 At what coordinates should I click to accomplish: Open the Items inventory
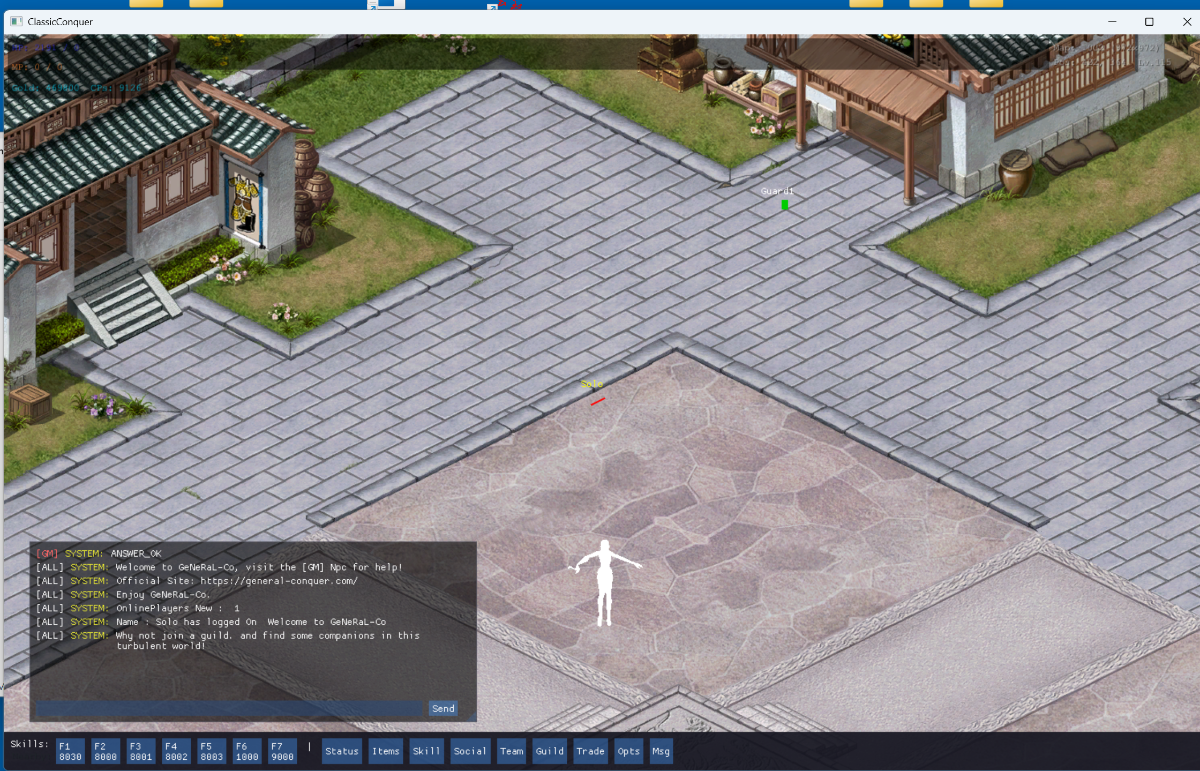click(x=385, y=751)
